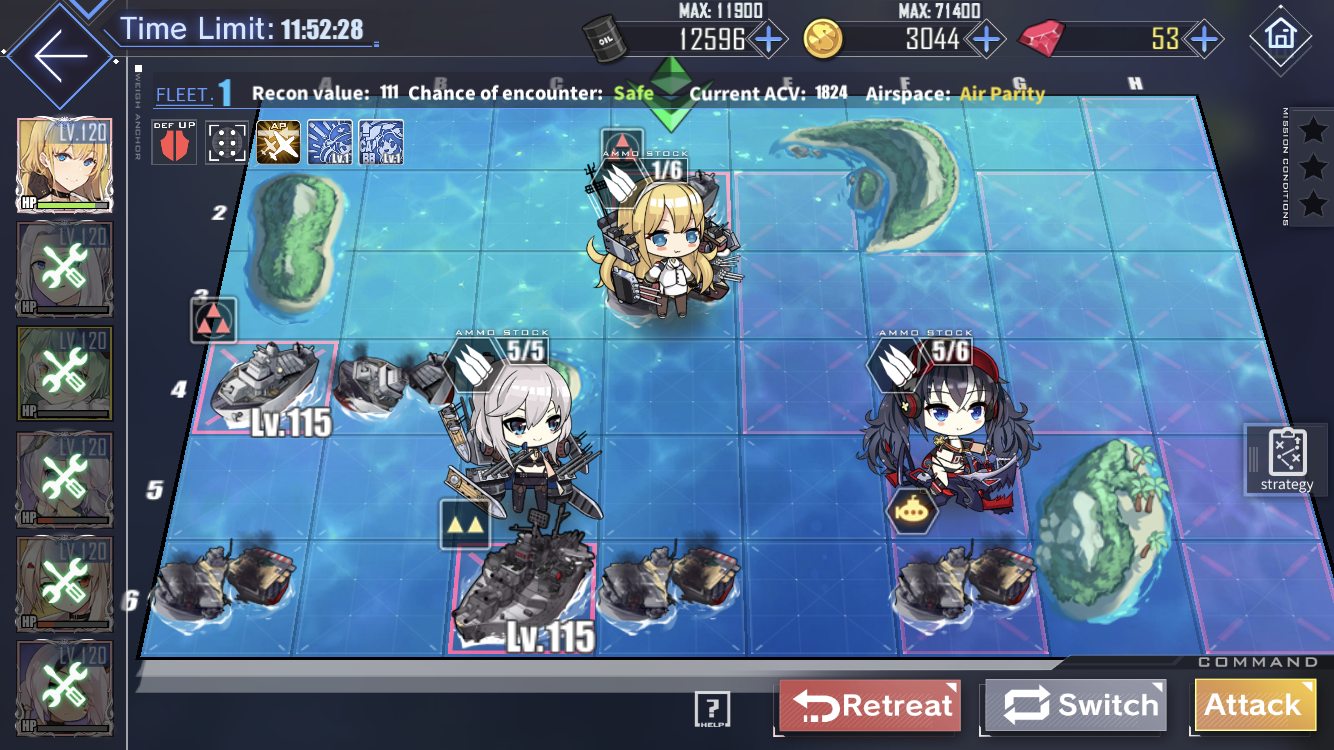Image resolution: width=1334 pixels, height=750 pixels.
Task: Select the blonde flagship portrait
Action: (65, 165)
